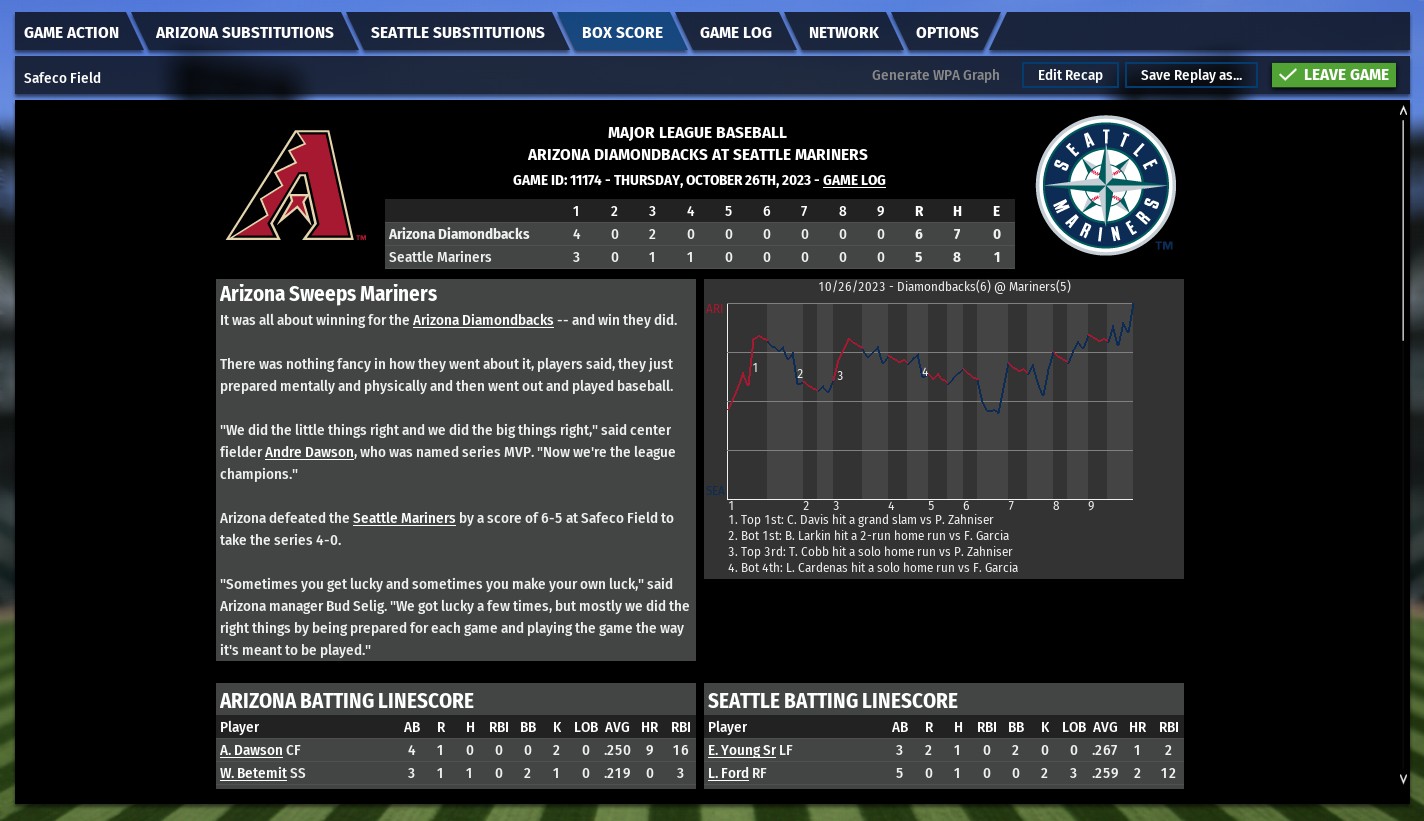Open the Seattle Mariners link in recap
Screen dimensions: 1424x821
pyautogui.click(x=404, y=518)
